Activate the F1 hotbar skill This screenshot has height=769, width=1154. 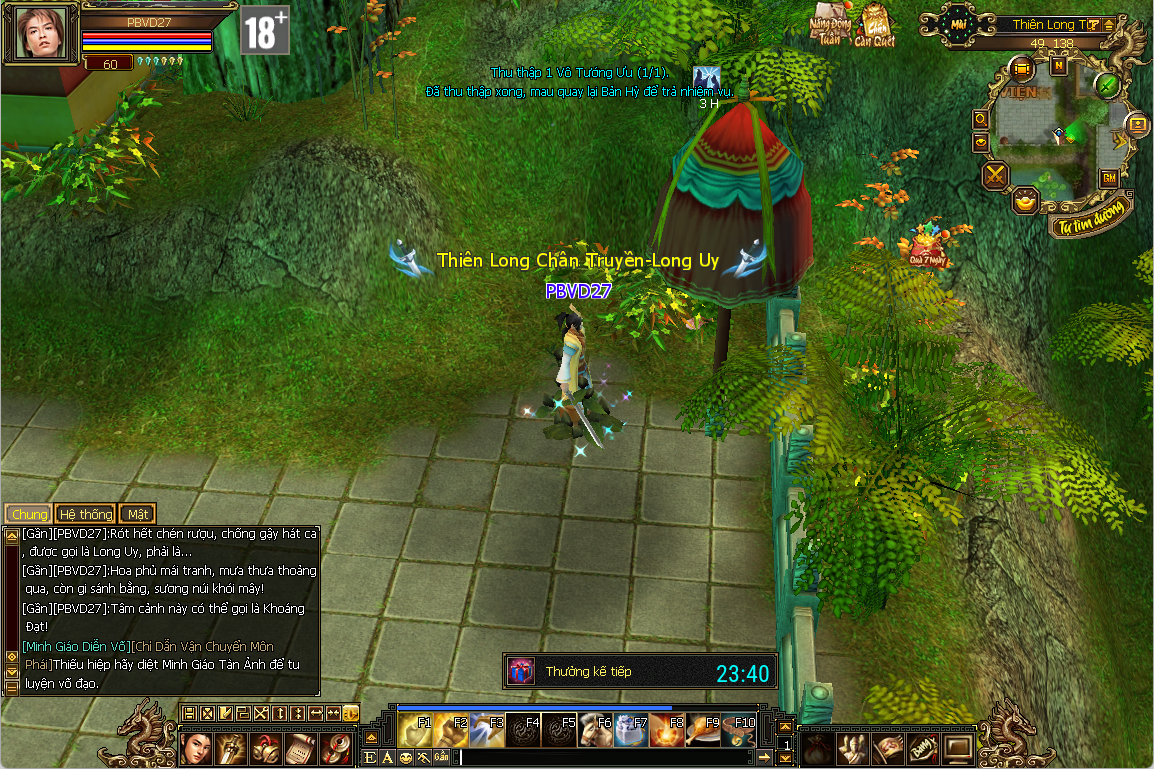[x=415, y=731]
